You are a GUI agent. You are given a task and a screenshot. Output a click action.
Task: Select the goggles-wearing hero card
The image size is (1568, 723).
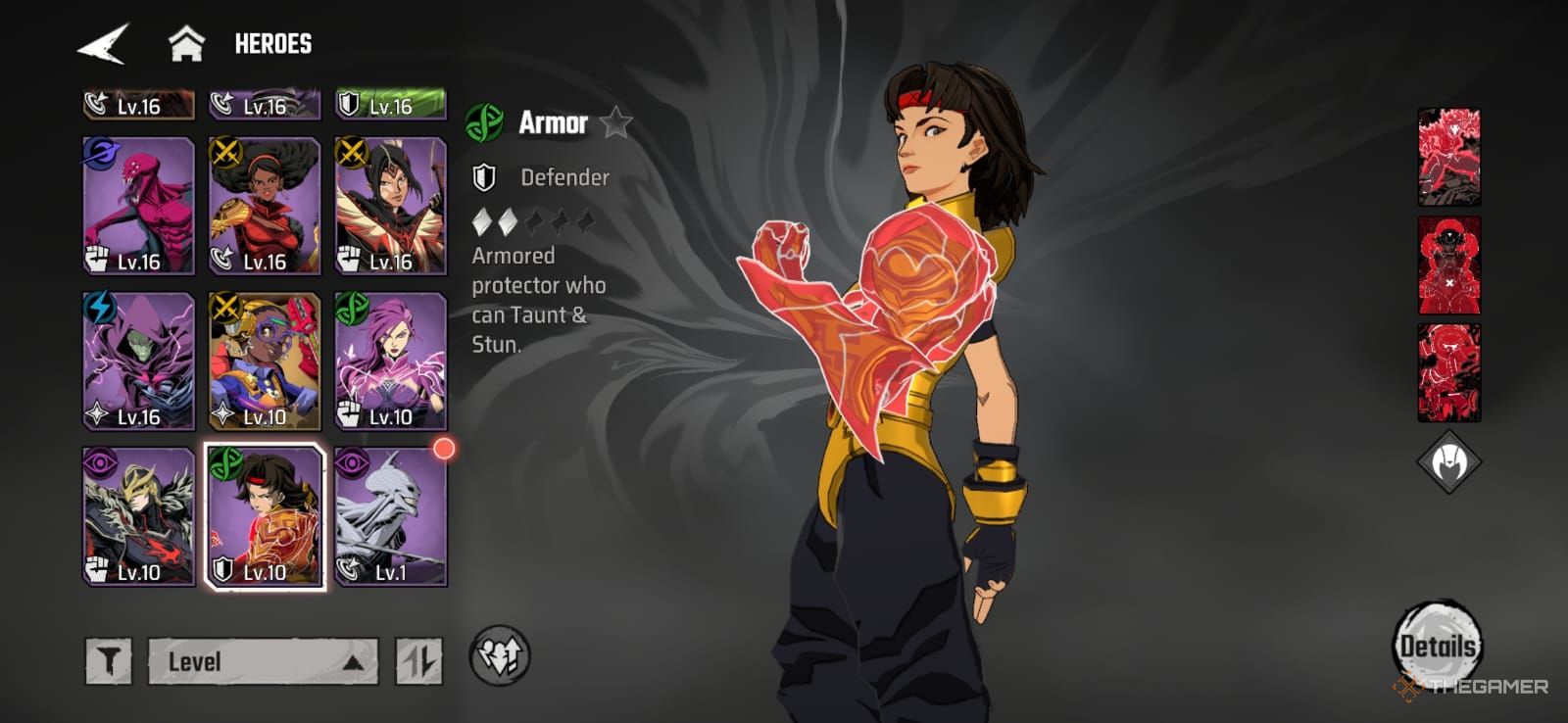pyautogui.click(x=265, y=361)
